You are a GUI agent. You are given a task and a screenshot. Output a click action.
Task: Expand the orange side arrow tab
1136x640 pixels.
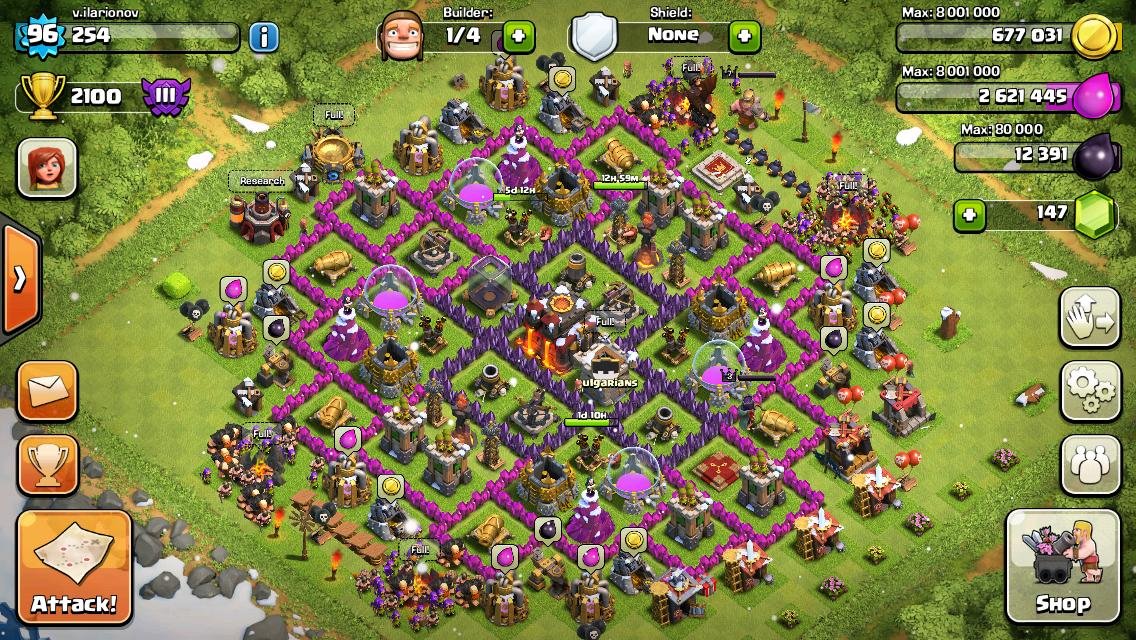coord(19,278)
